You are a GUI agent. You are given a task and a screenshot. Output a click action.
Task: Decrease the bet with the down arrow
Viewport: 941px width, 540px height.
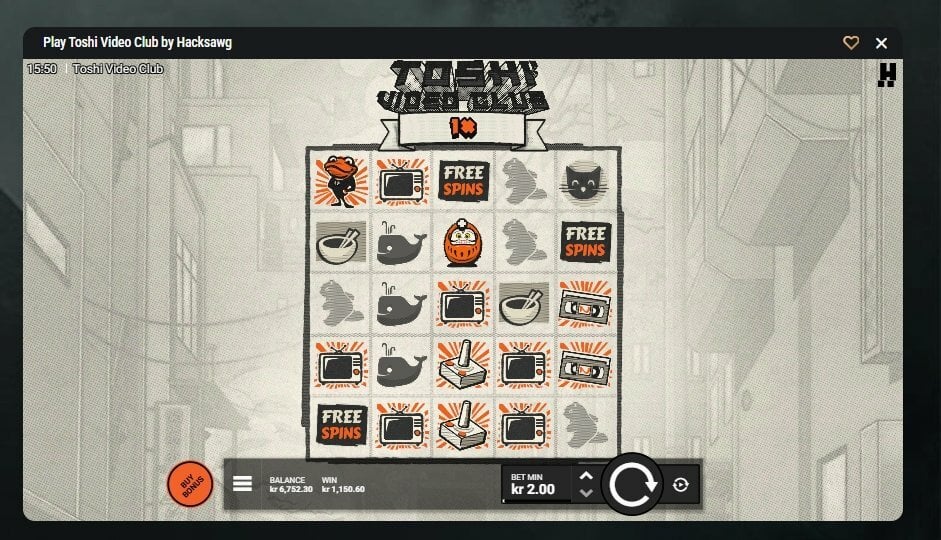tap(586, 492)
